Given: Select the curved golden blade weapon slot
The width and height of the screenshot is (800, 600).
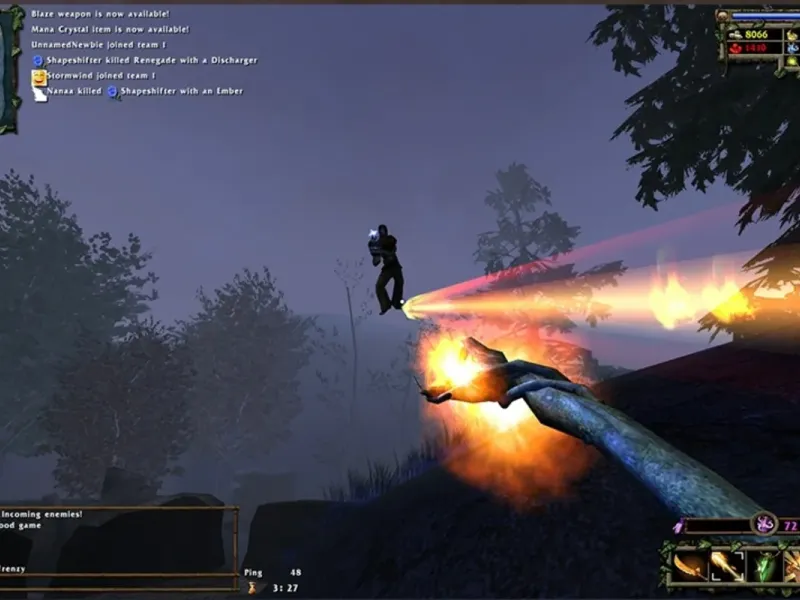Looking at the screenshot, I should (x=689, y=567).
